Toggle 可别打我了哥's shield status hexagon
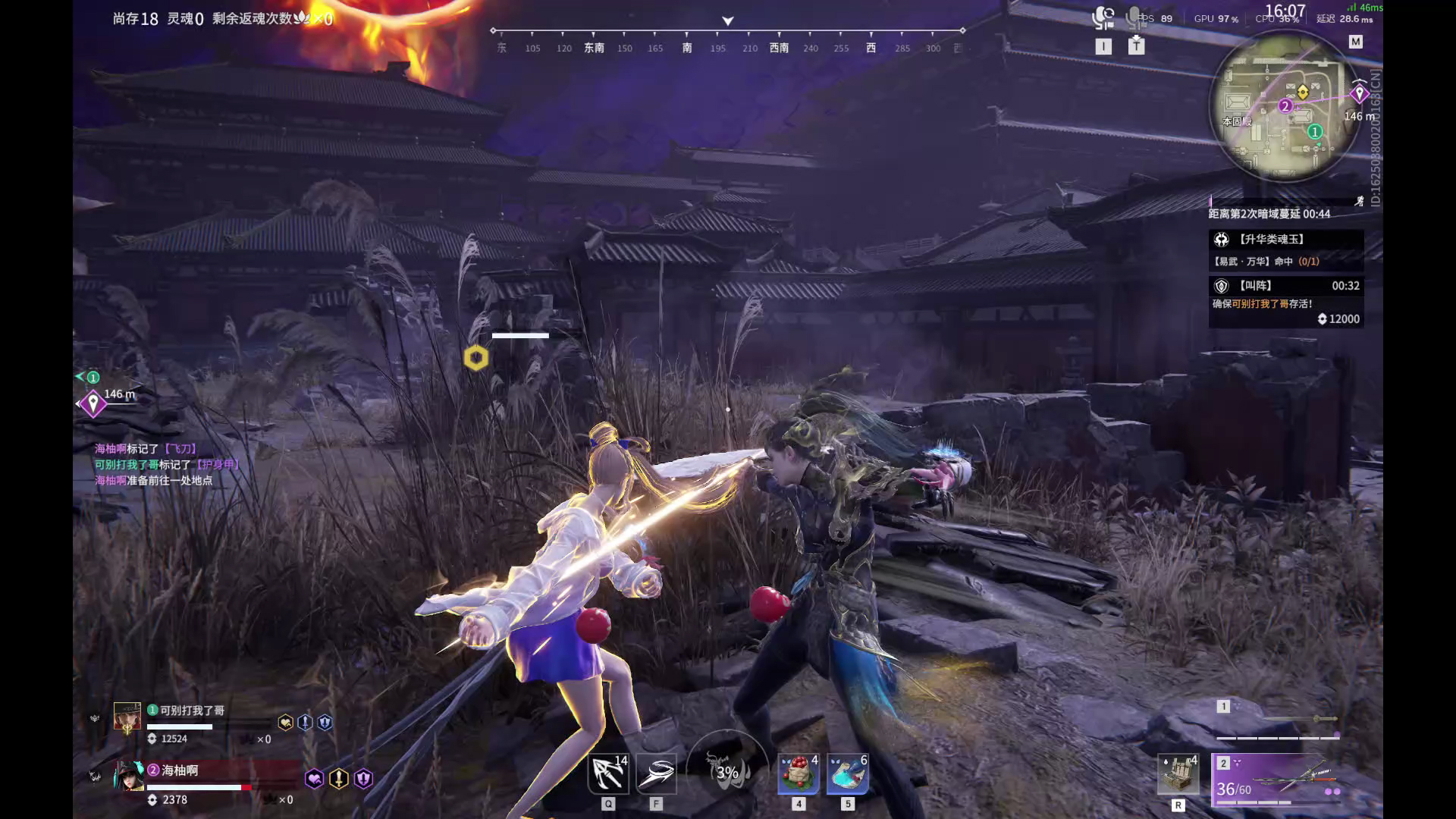The image size is (1456, 819). point(326,723)
